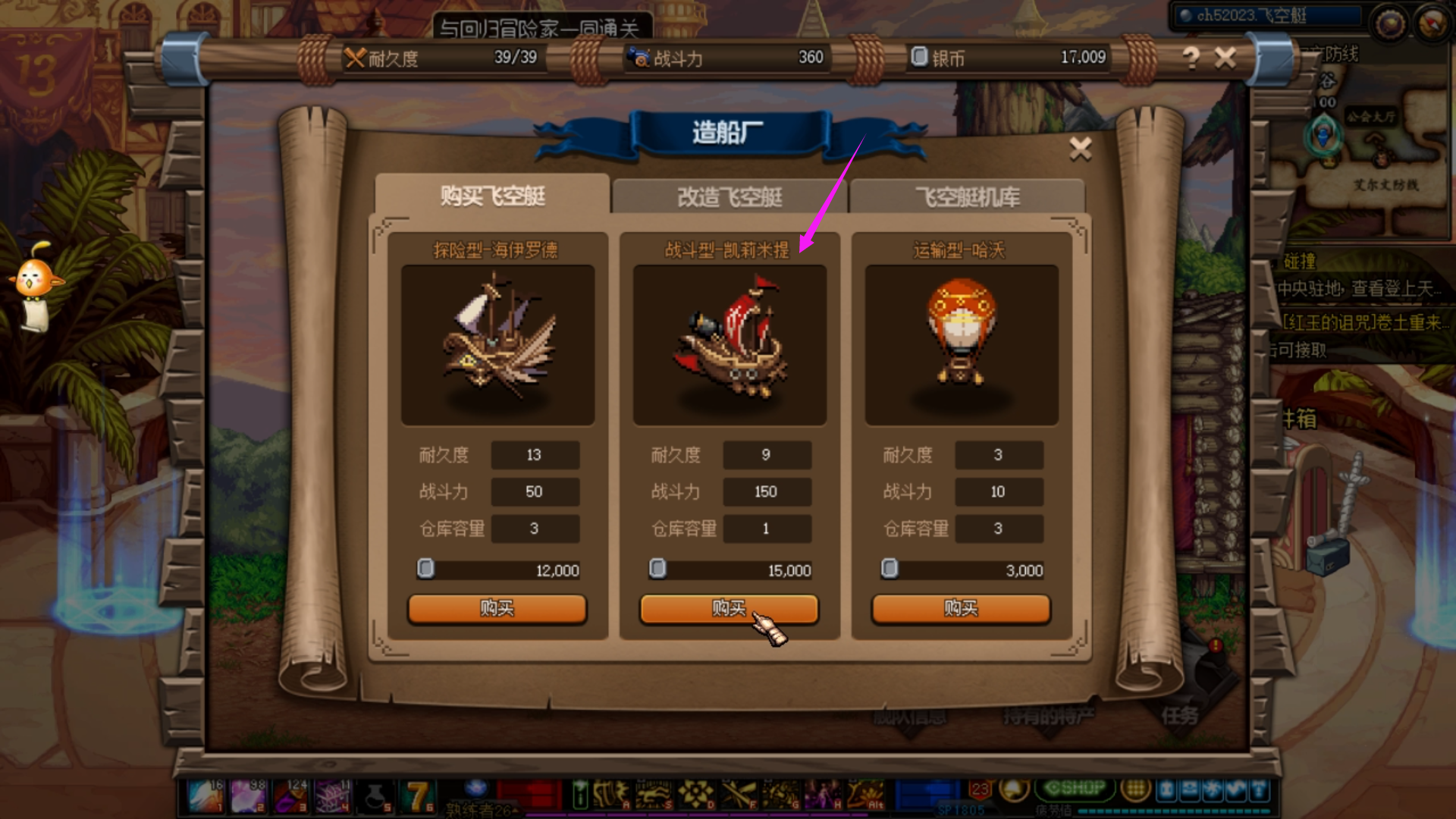
Task: Show the 飞空艇机库 tab
Action: tap(967, 197)
